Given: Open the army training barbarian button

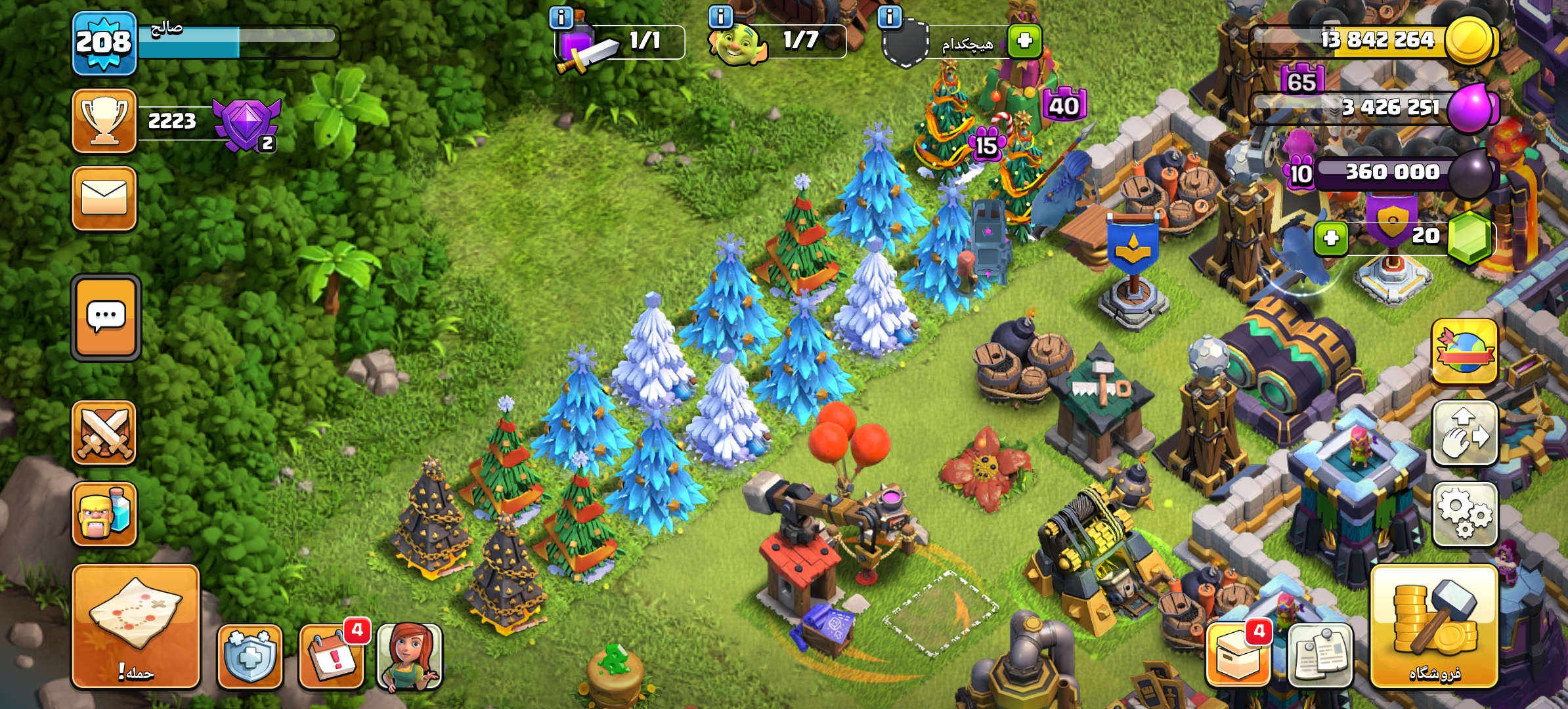Looking at the screenshot, I should click(104, 514).
